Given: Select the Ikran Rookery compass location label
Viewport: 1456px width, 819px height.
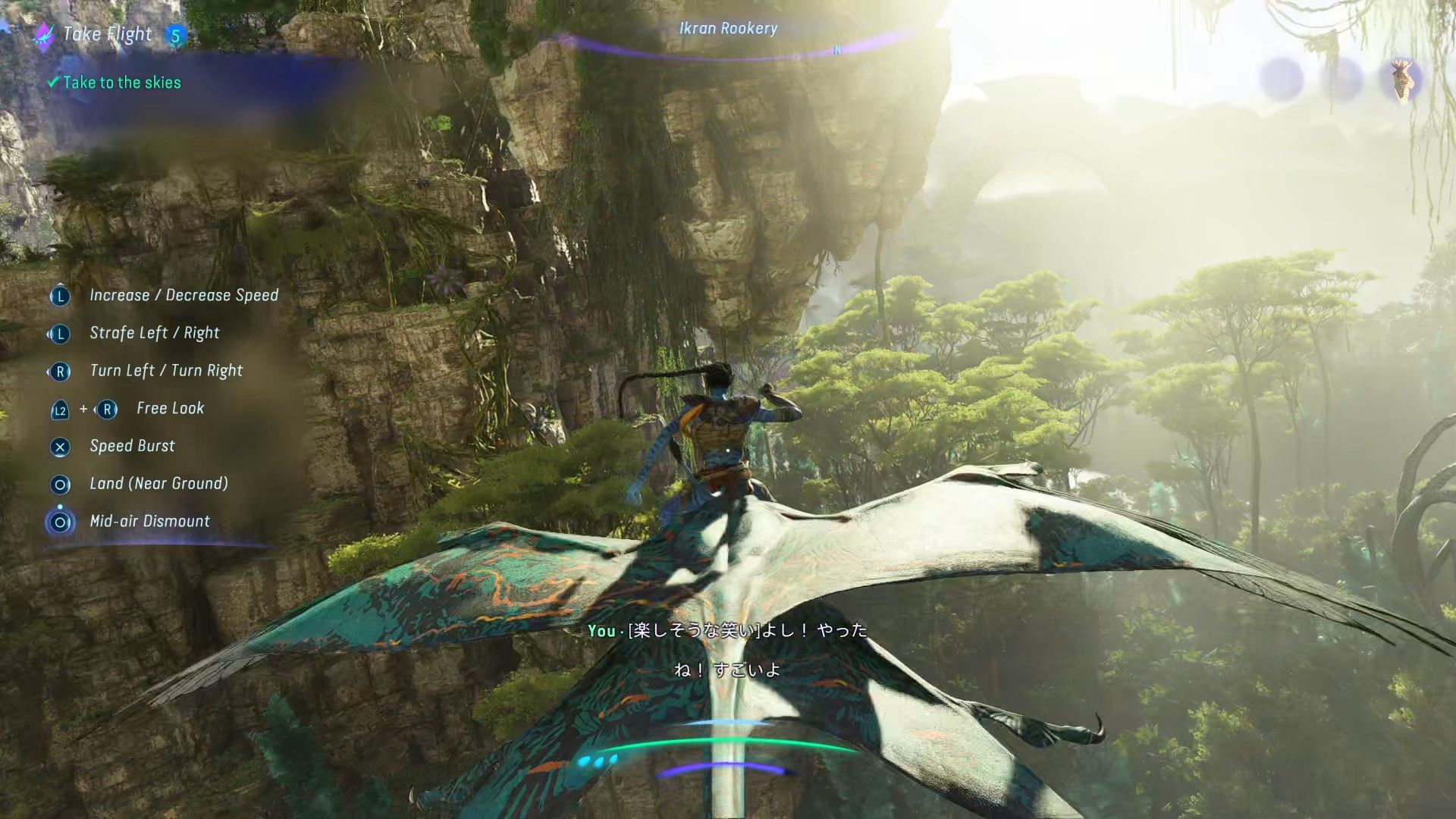Looking at the screenshot, I should point(728,29).
